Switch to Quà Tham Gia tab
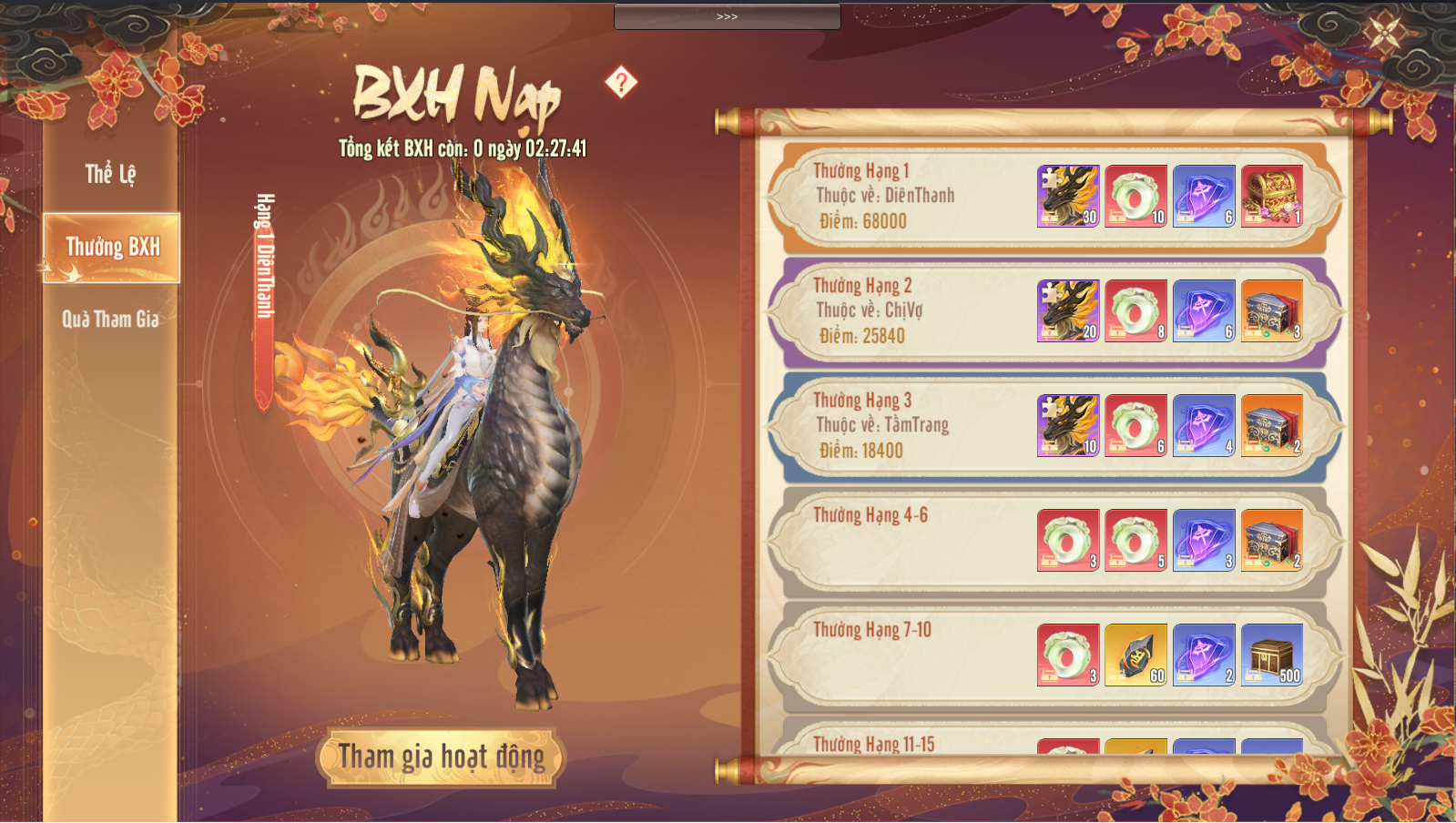This screenshot has width=1456, height=823. coord(110,320)
